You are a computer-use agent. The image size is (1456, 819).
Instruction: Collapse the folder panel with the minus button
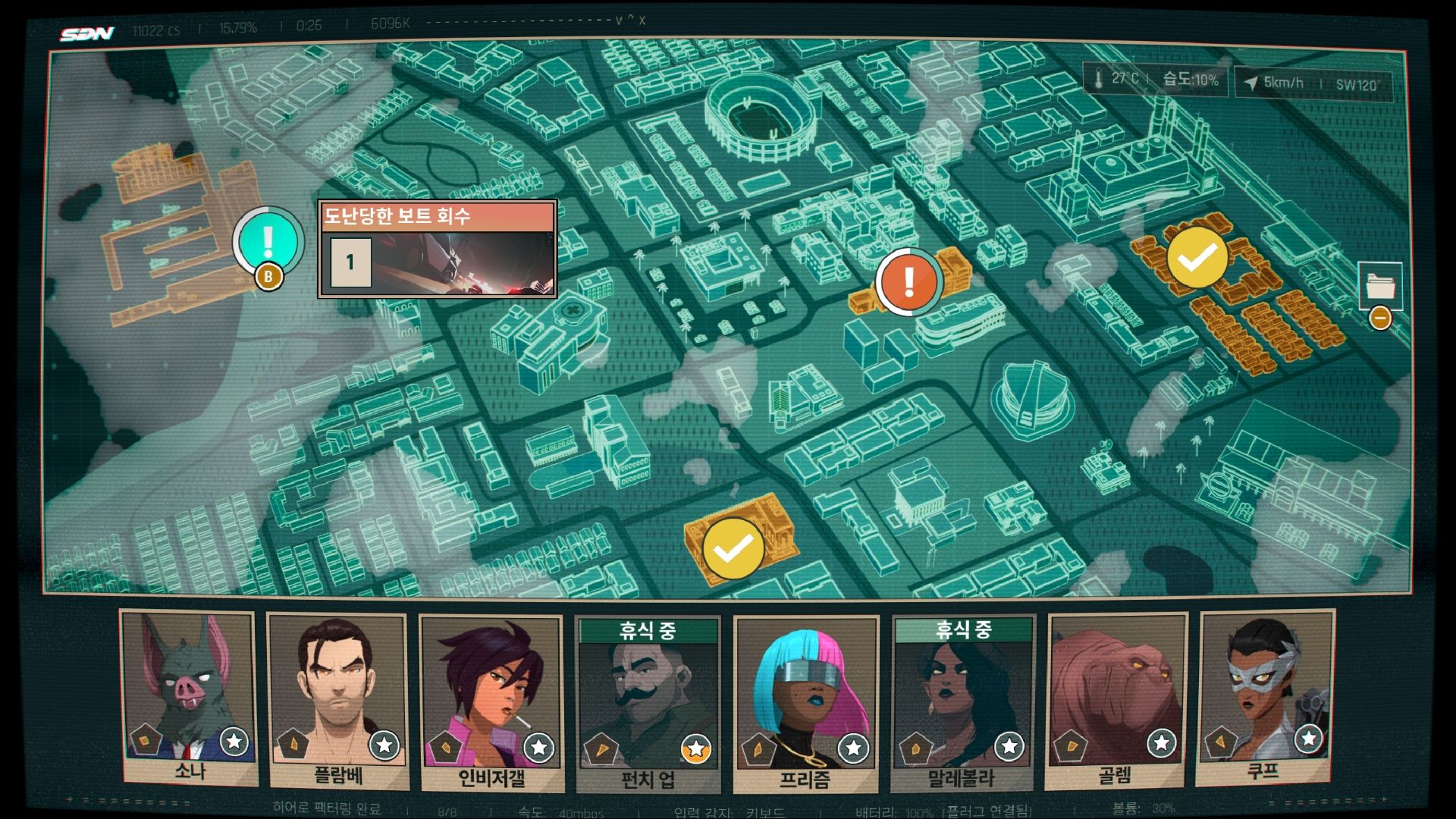pos(1380,318)
